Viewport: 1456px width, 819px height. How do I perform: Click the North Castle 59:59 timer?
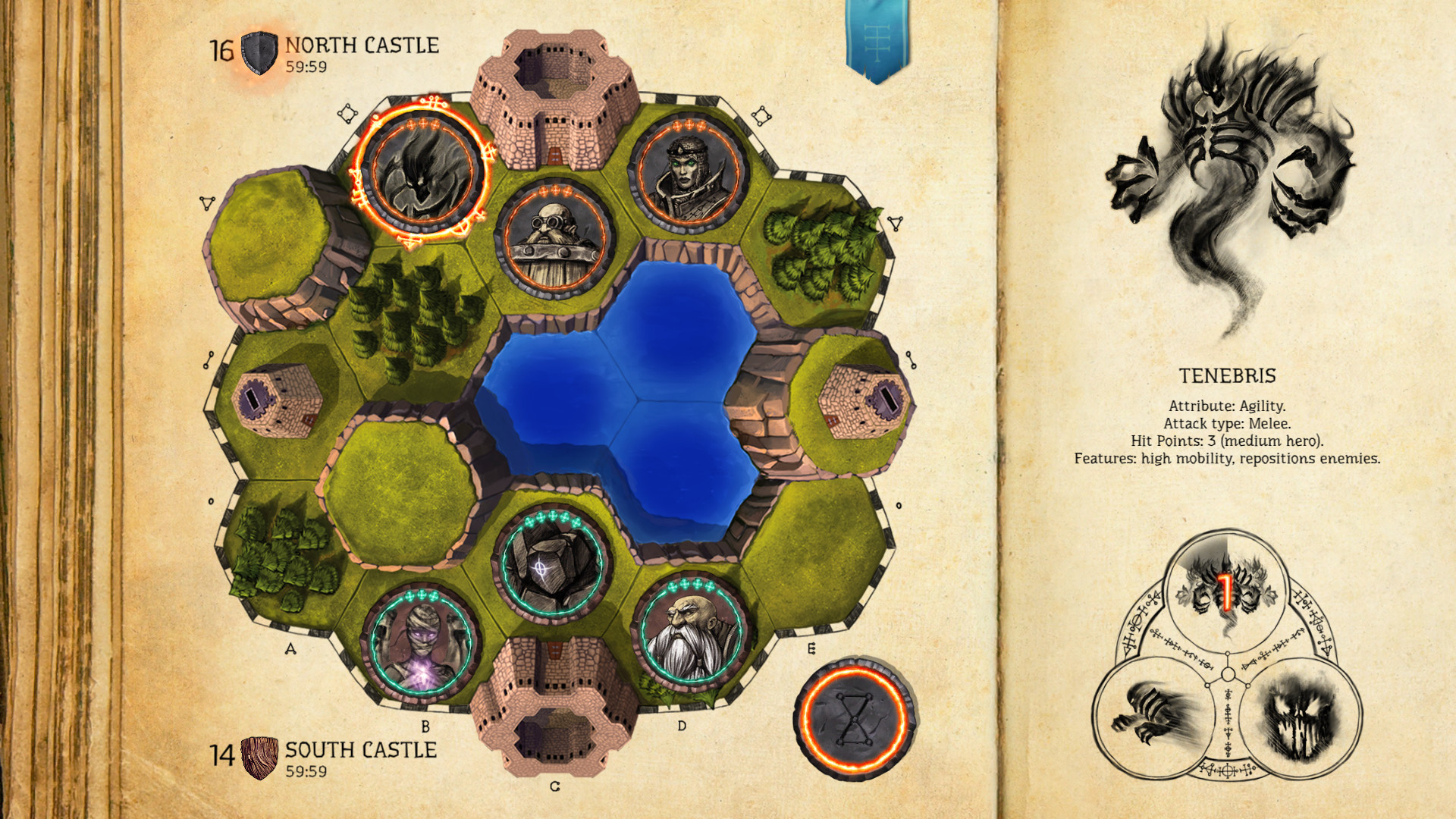pos(306,66)
